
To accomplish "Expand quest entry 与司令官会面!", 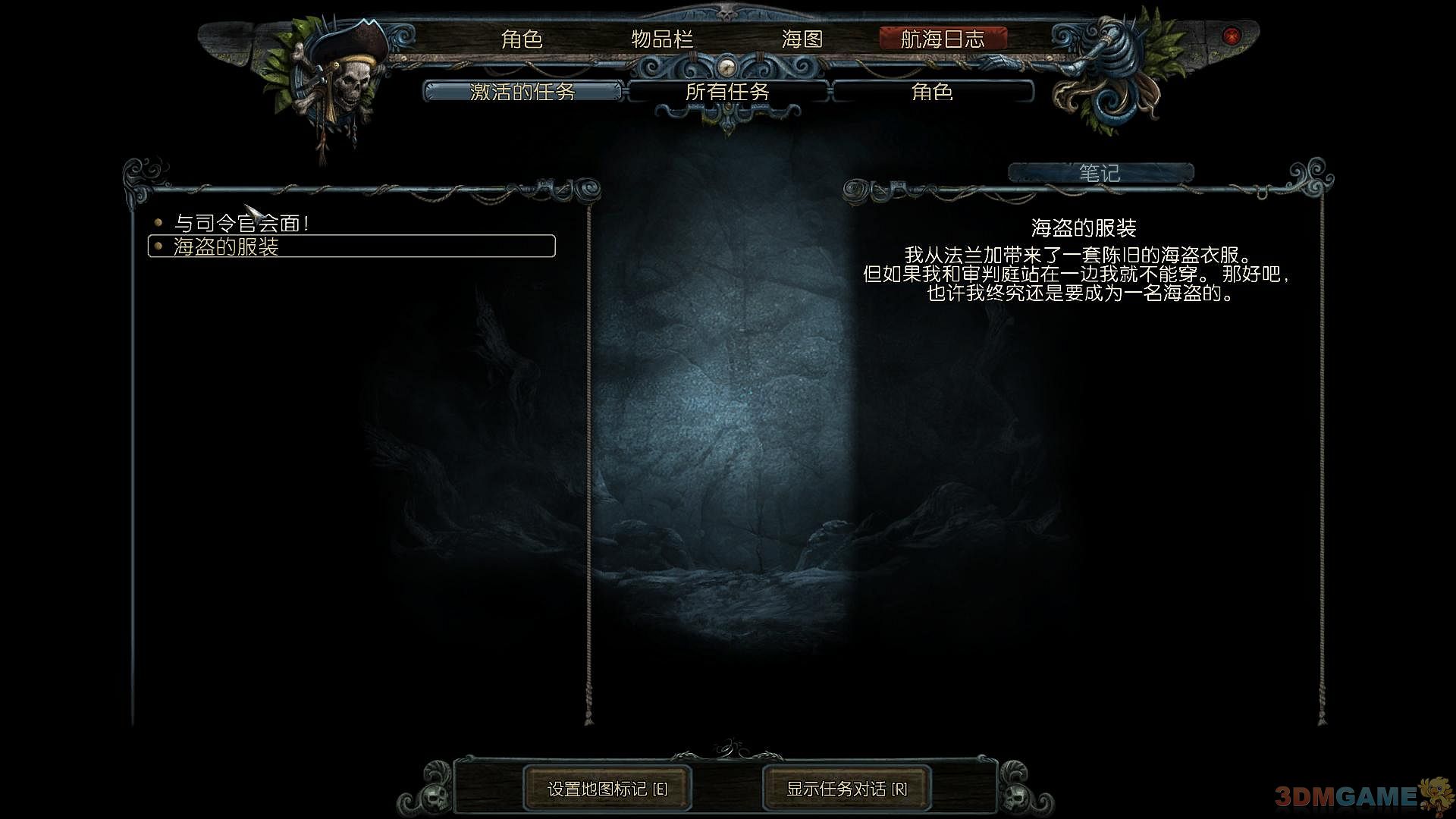I will pos(243,222).
